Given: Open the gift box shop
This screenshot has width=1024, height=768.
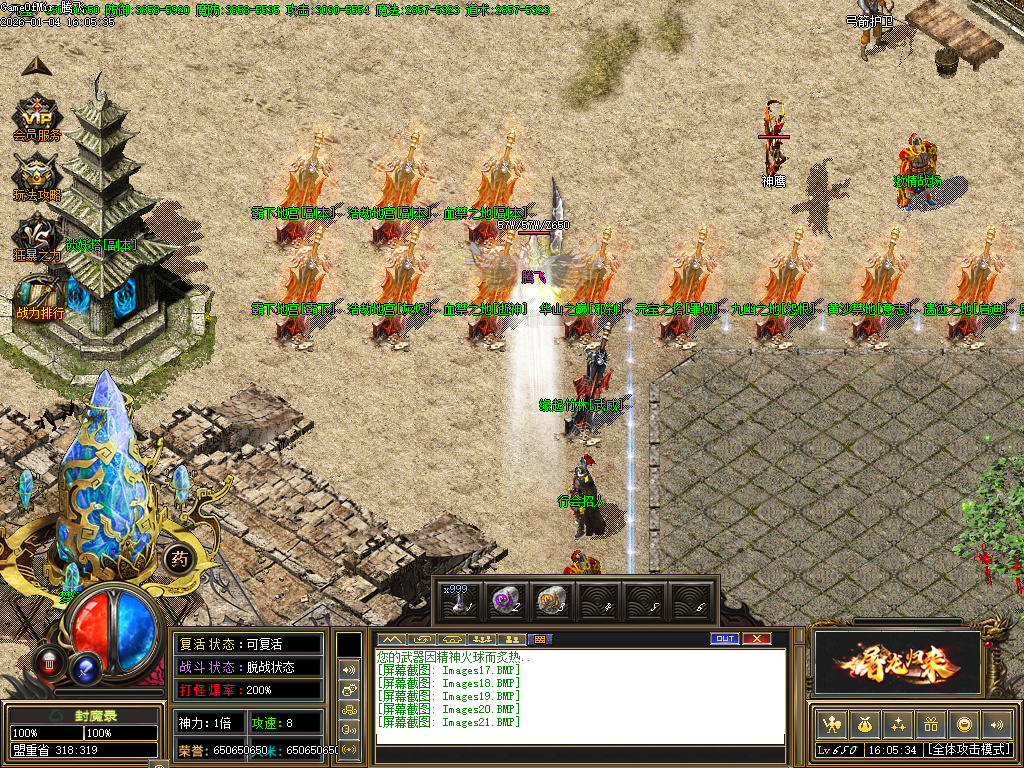Looking at the screenshot, I should [930, 724].
